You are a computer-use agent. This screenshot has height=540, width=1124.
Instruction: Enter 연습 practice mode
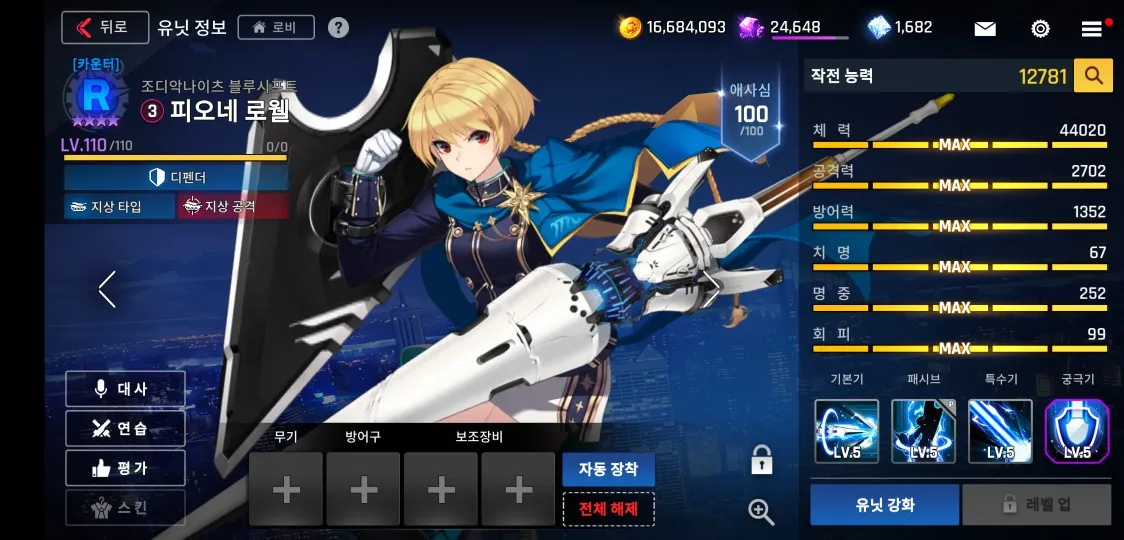tap(125, 428)
